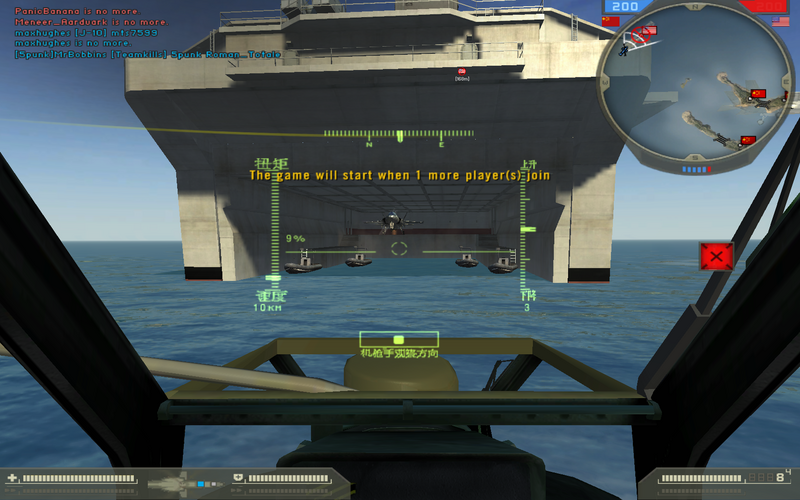Select the red X warning icon
Viewport: 800px width, 500px height.
point(716,257)
